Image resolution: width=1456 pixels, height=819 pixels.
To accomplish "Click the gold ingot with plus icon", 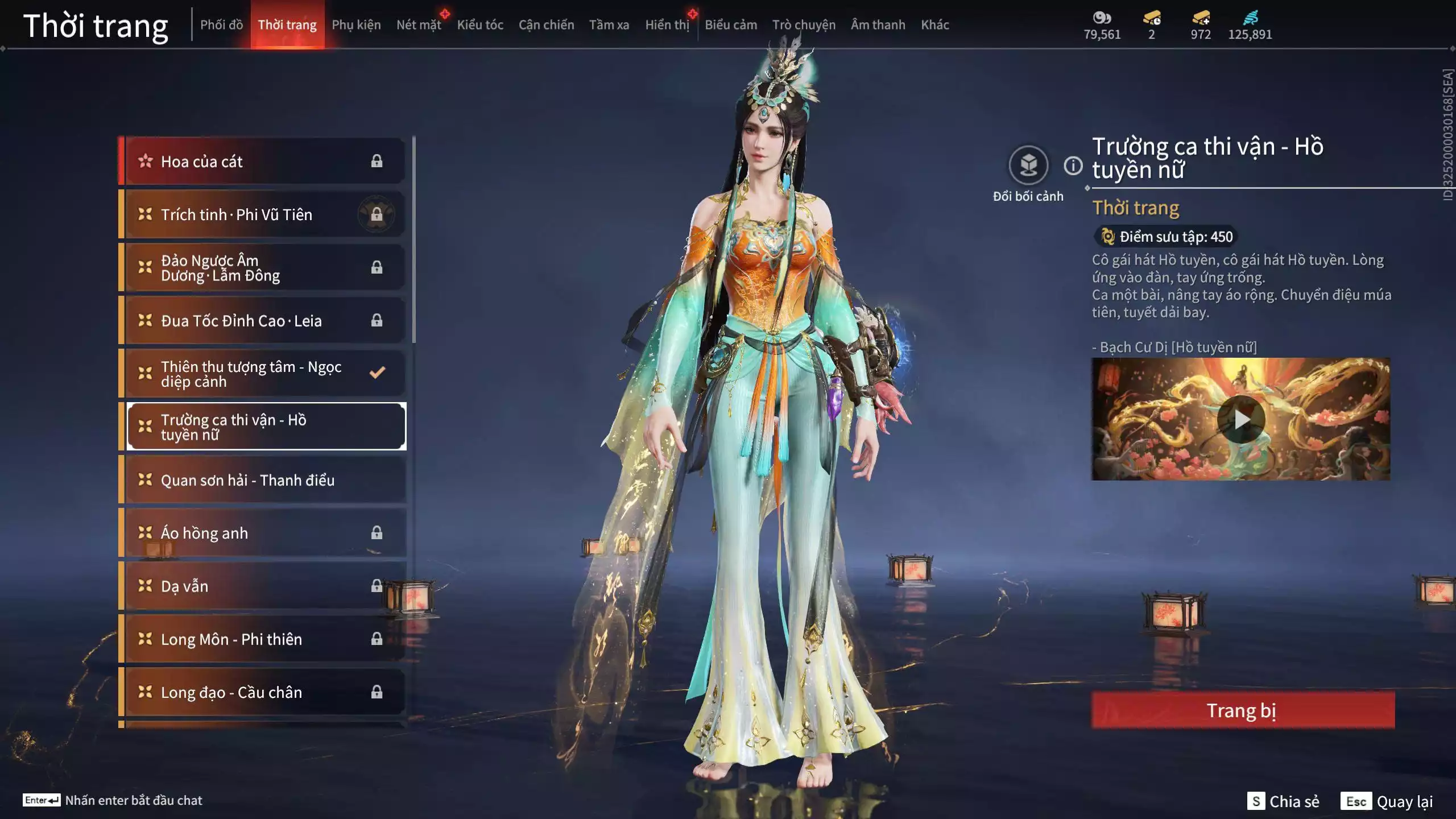I will click(x=1201, y=18).
